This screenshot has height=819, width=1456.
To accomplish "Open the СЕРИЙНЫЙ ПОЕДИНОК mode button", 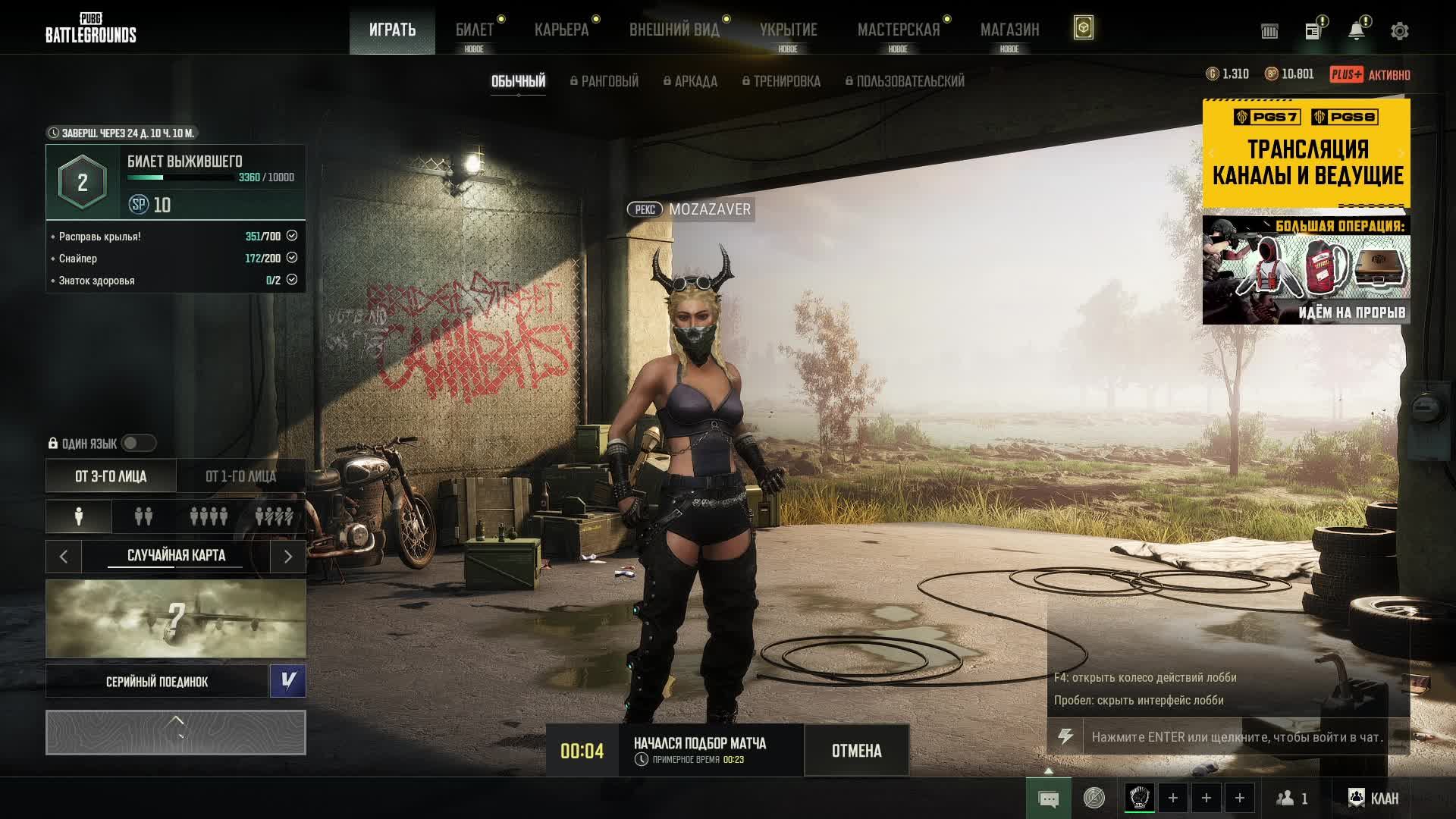I will pyautogui.click(x=157, y=682).
